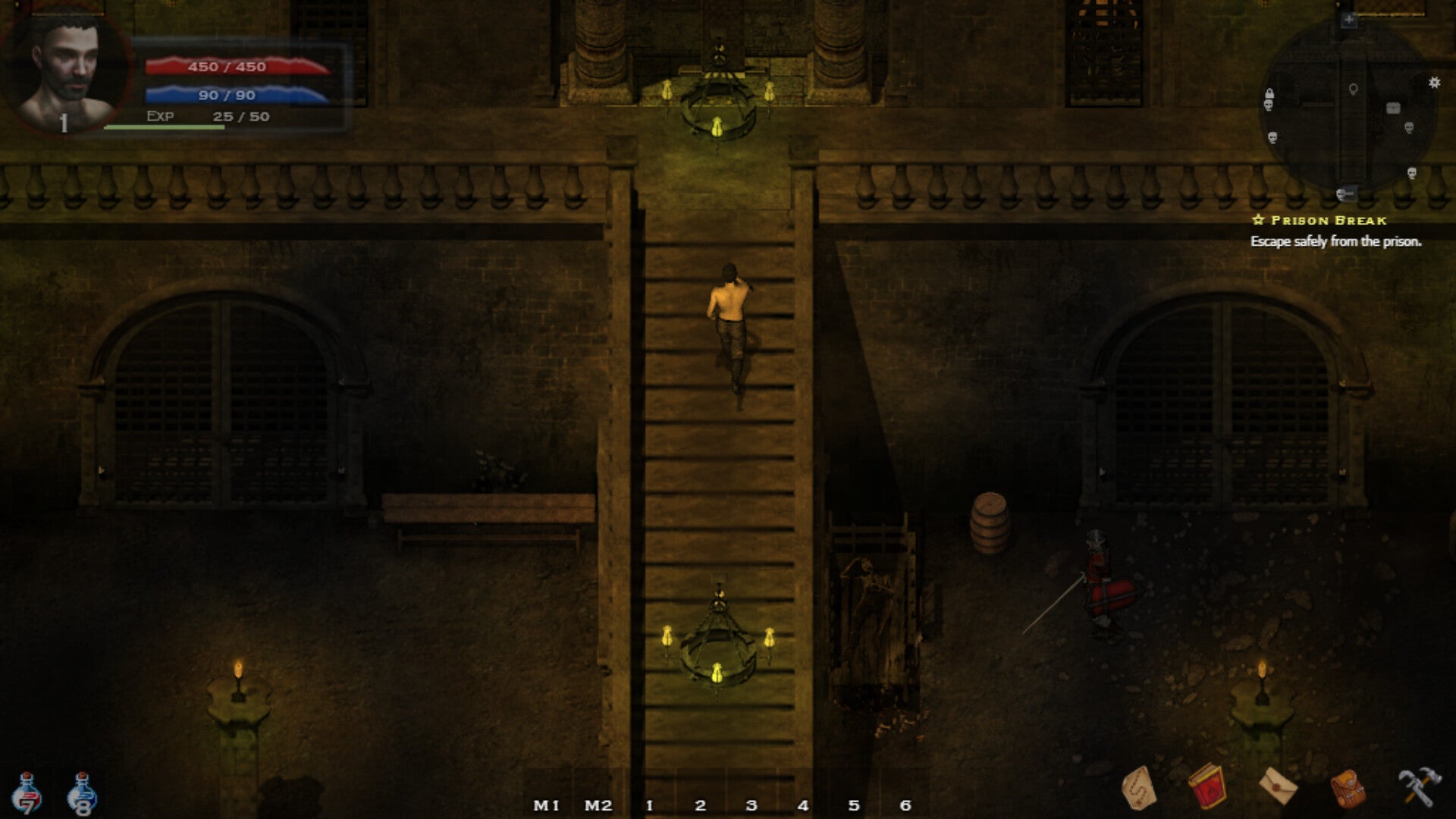The image size is (1456, 819).
Task: Open the leather backpack inventory
Action: pyautogui.click(x=1348, y=788)
